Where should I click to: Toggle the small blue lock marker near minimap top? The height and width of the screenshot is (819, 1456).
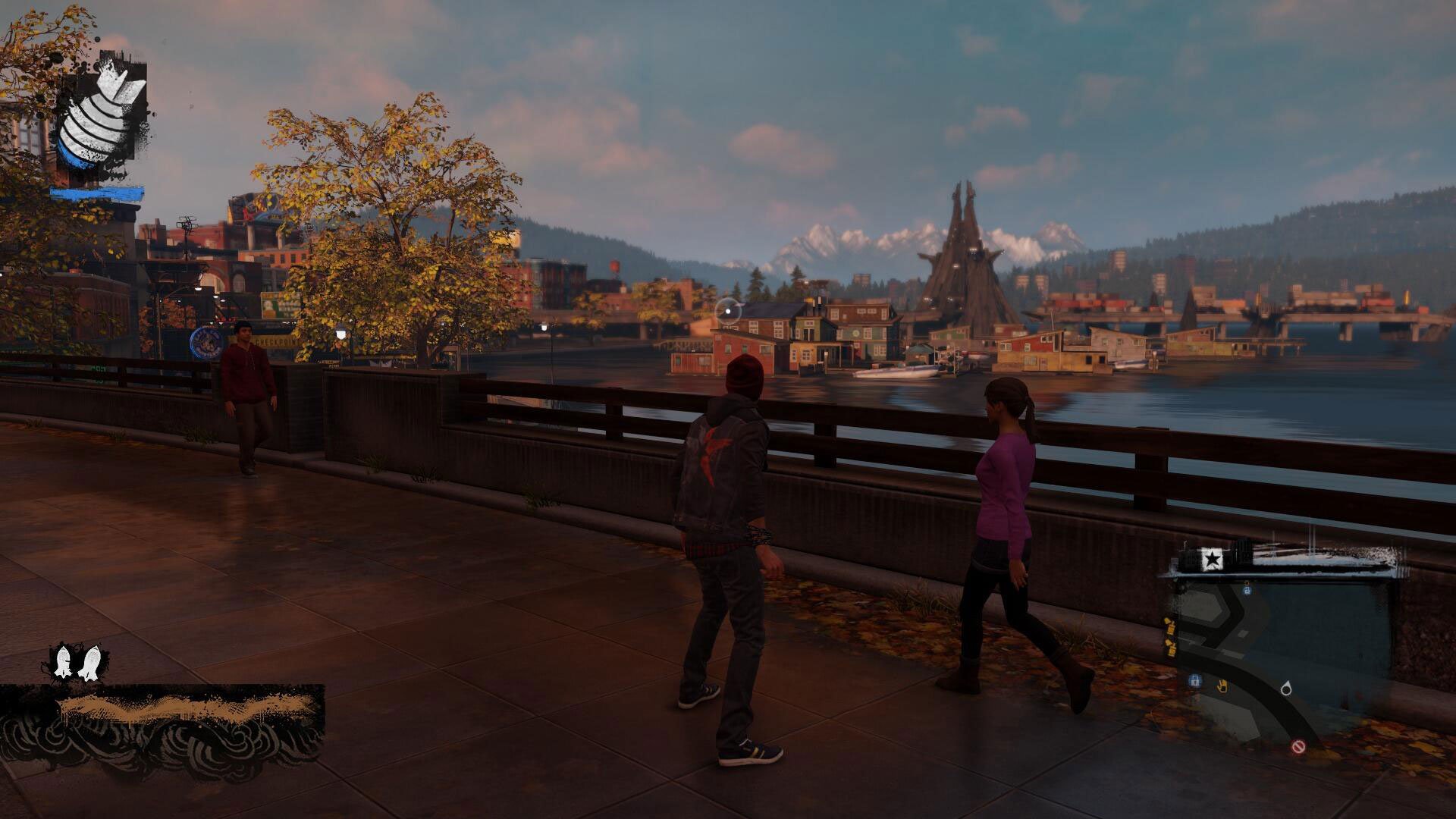tap(1247, 591)
